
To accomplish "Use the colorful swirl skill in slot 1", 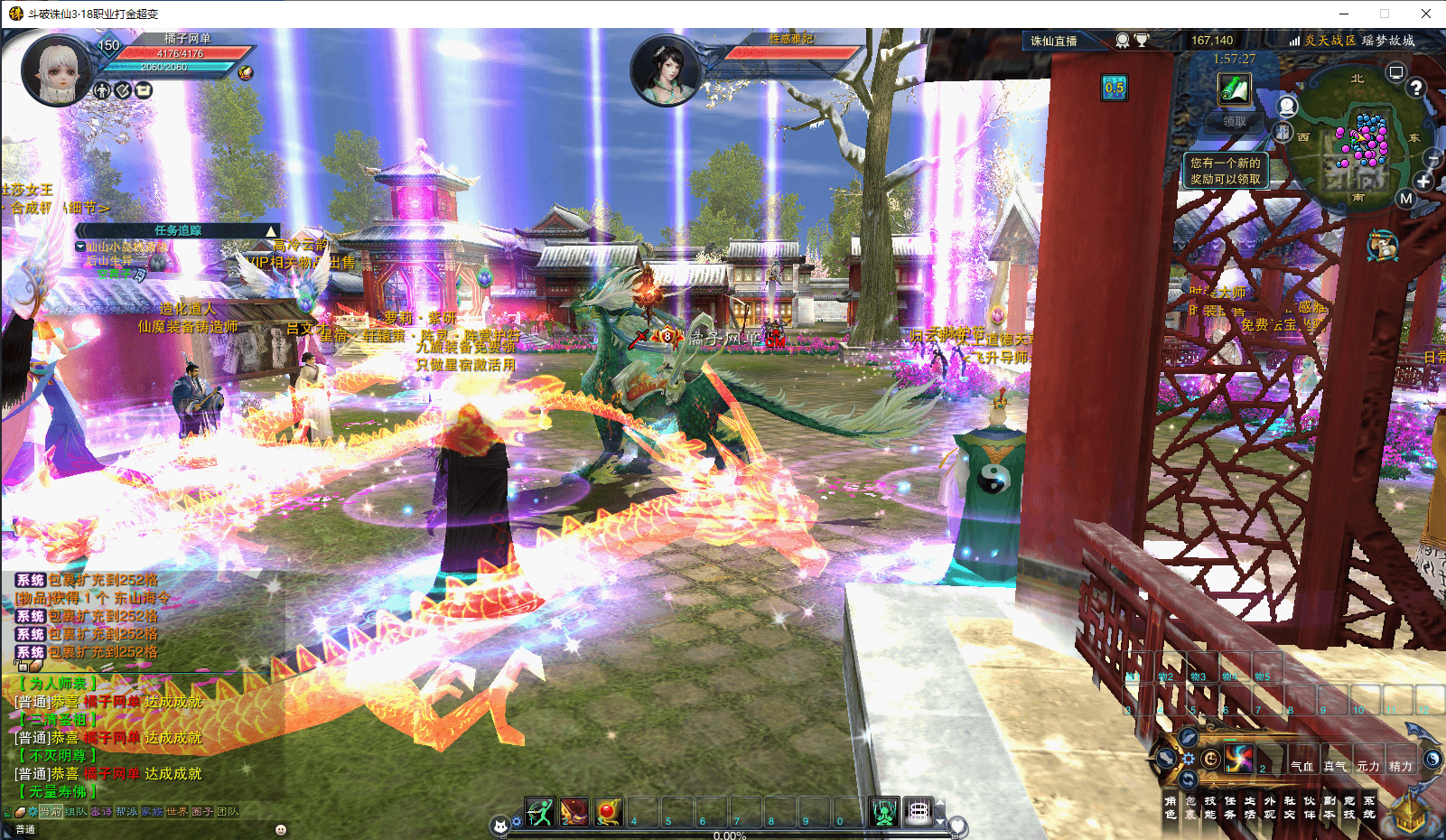I will 1239,760.
